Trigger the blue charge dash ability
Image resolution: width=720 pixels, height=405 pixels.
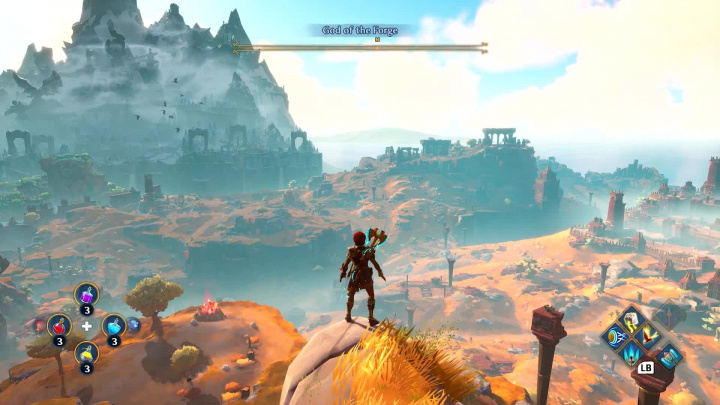click(x=615, y=337)
